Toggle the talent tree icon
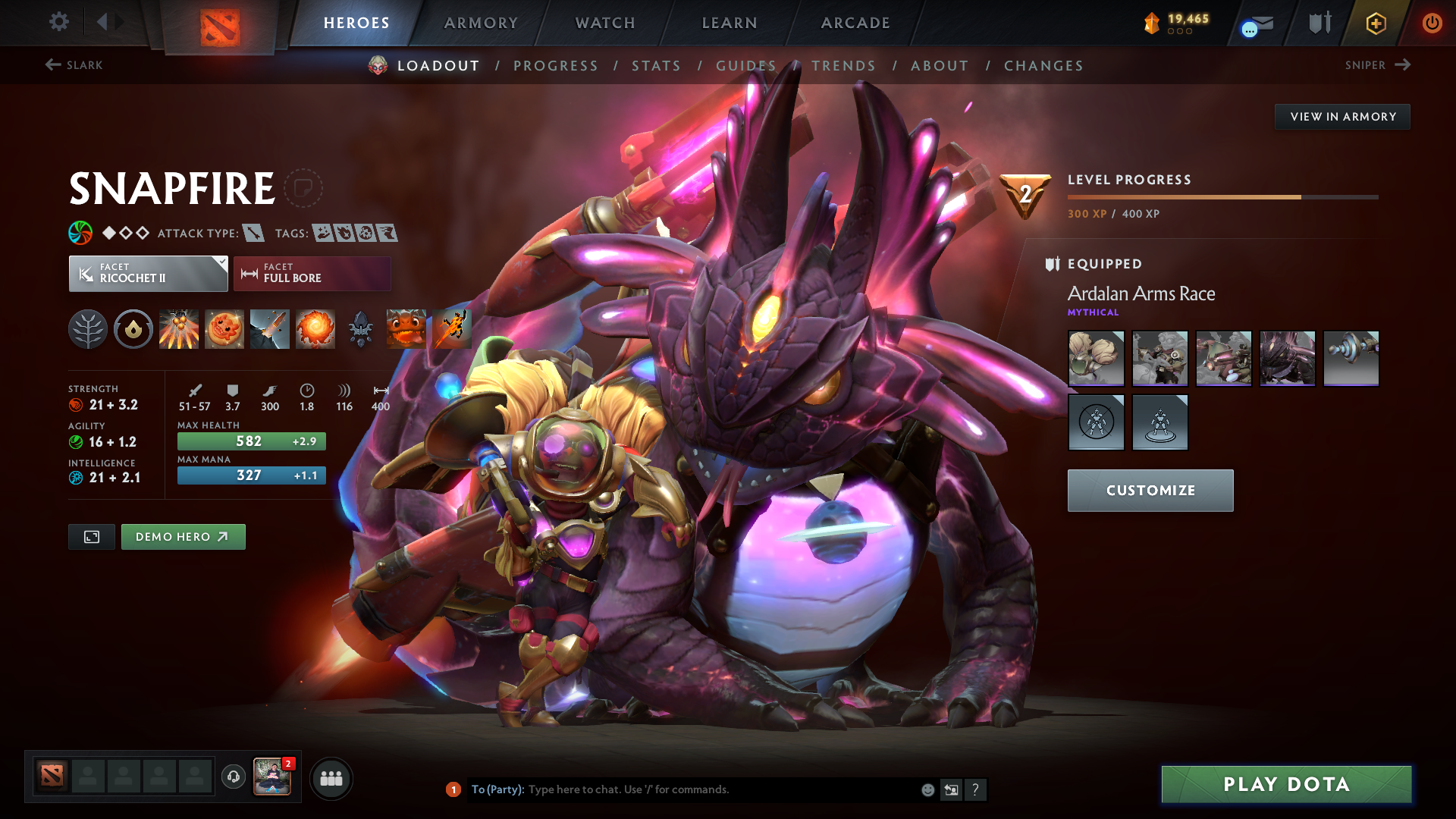This screenshot has width=1456, height=819. click(88, 328)
